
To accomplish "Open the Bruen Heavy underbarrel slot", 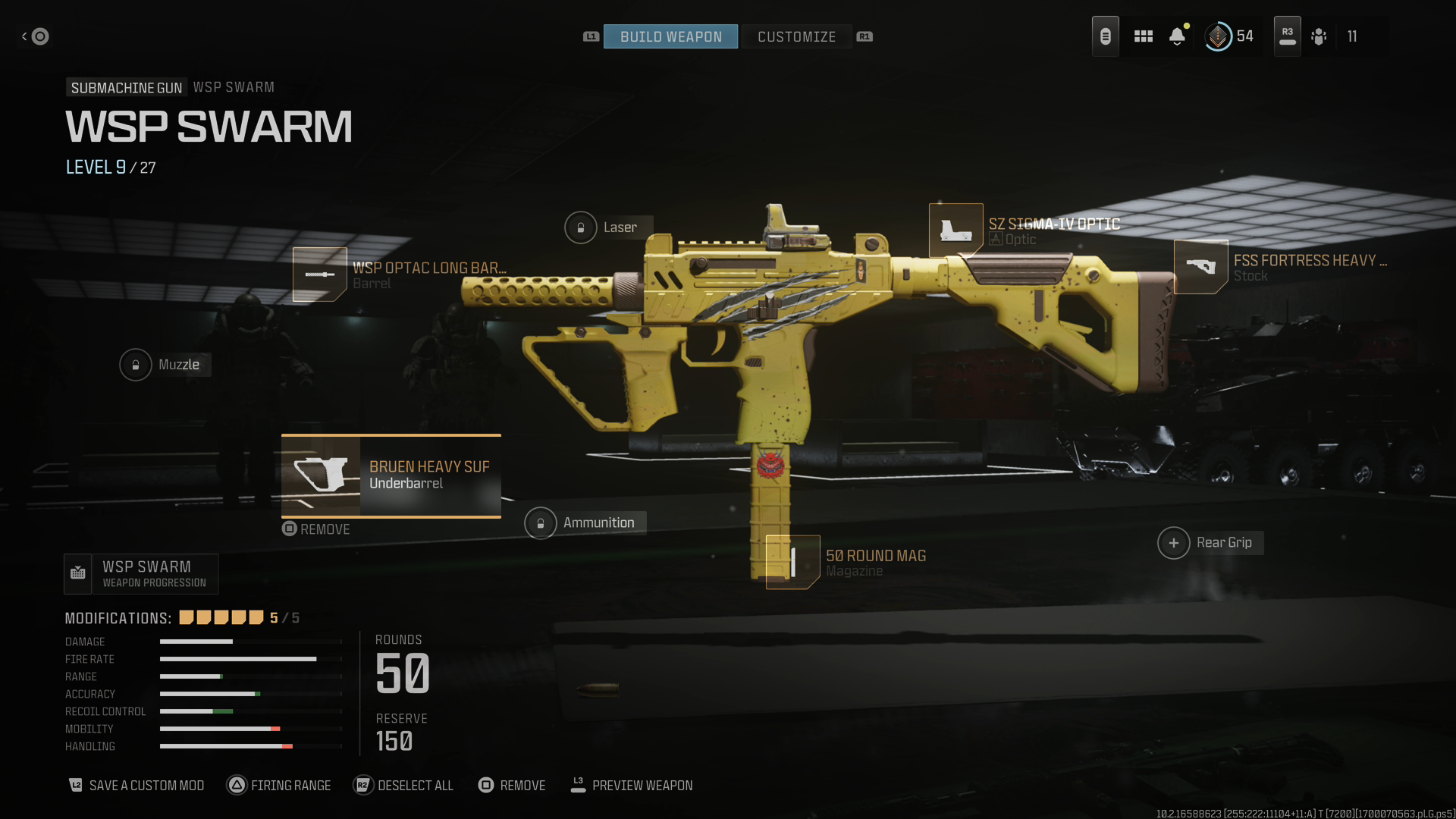I will tap(391, 475).
